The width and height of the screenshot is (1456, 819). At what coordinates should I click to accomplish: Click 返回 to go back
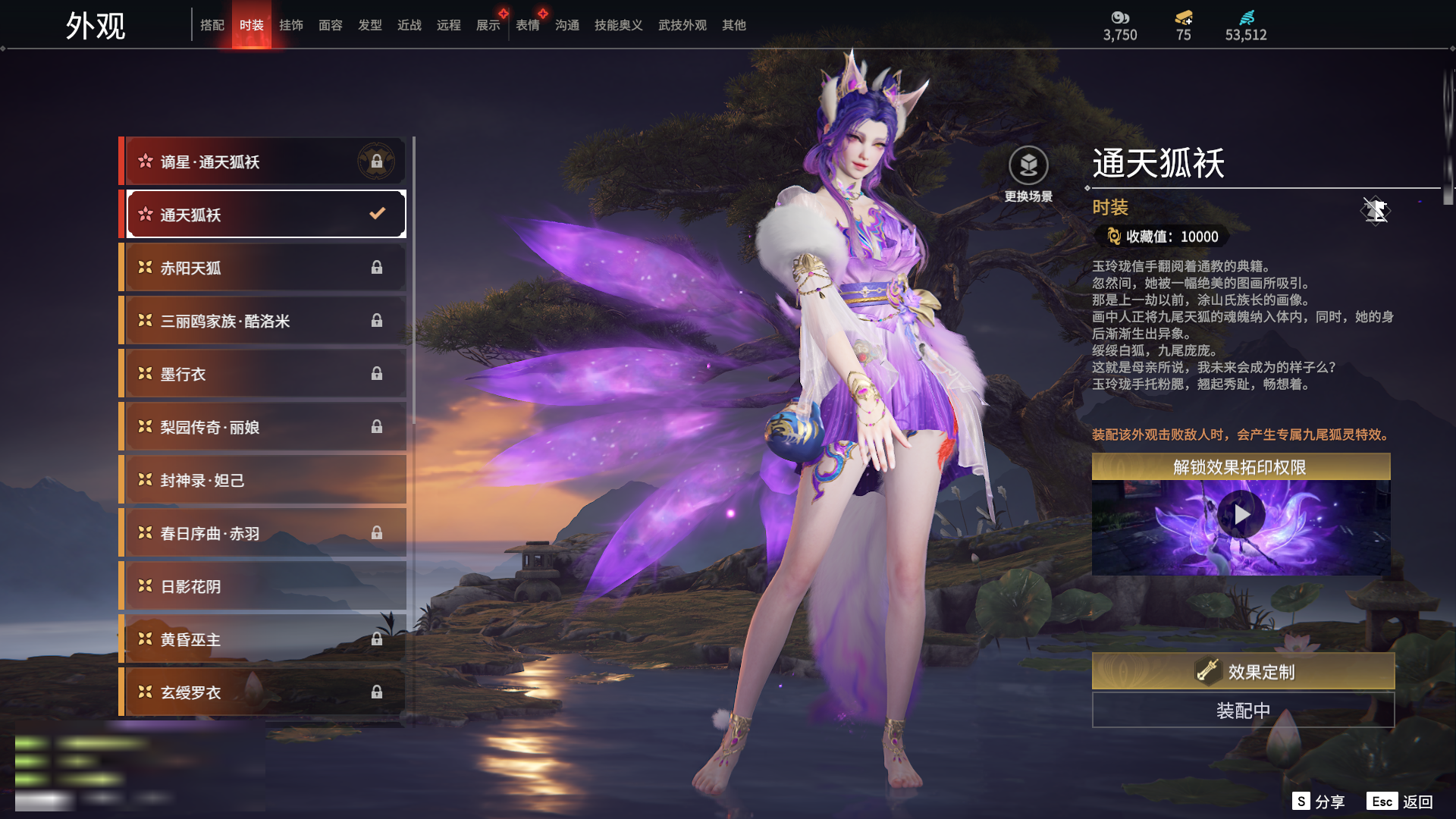point(1400,802)
